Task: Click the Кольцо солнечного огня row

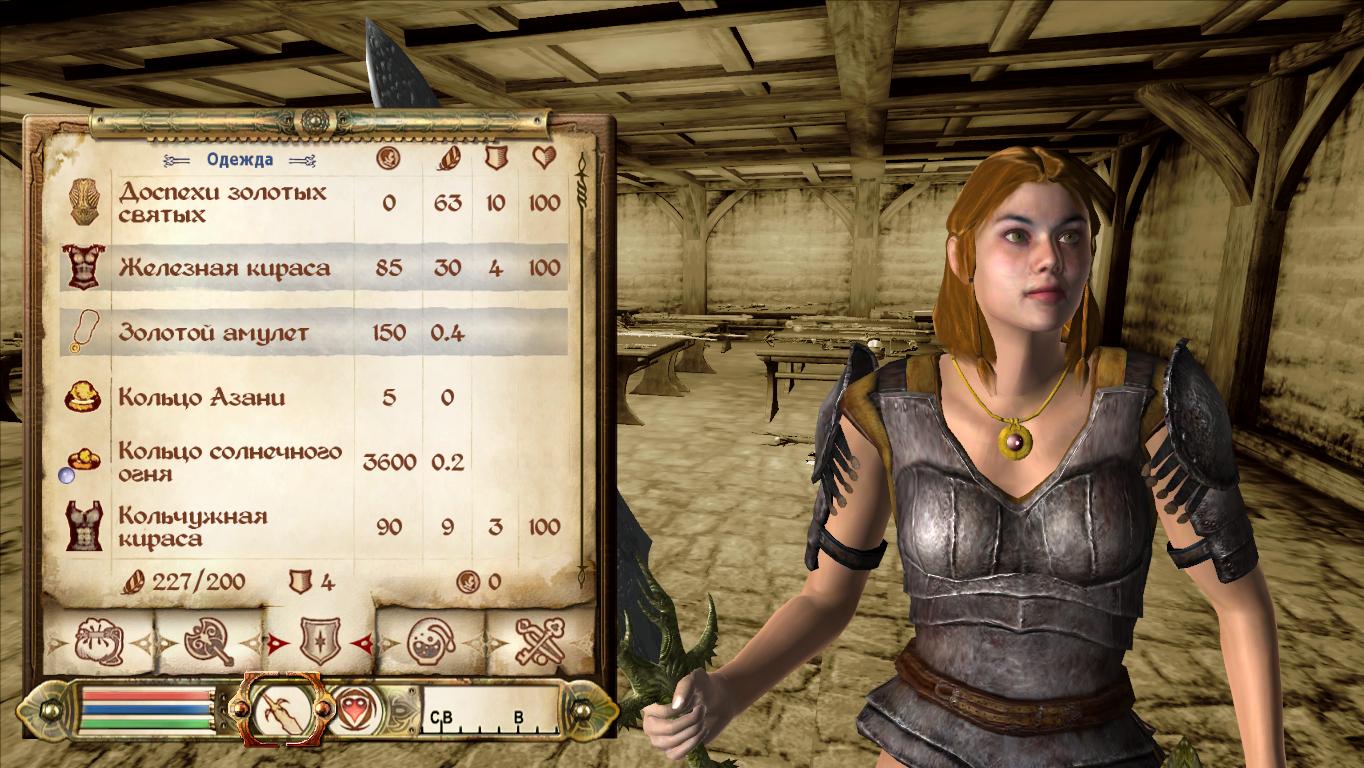Action: 230,462
